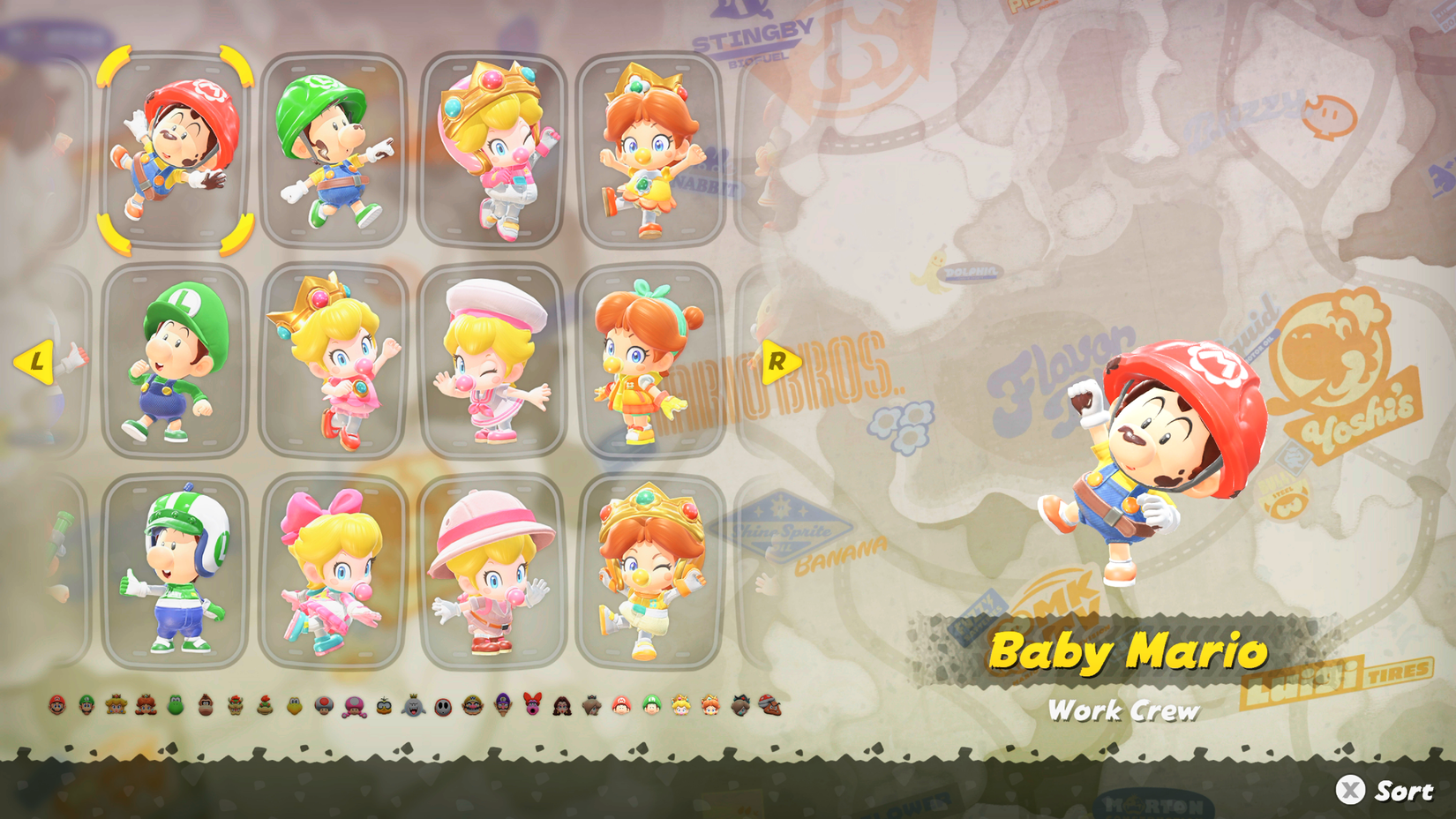The height and width of the screenshot is (819, 1456).
Task: Choose Shy Guy from the character row
Action: pyautogui.click(x=445, y=706)
